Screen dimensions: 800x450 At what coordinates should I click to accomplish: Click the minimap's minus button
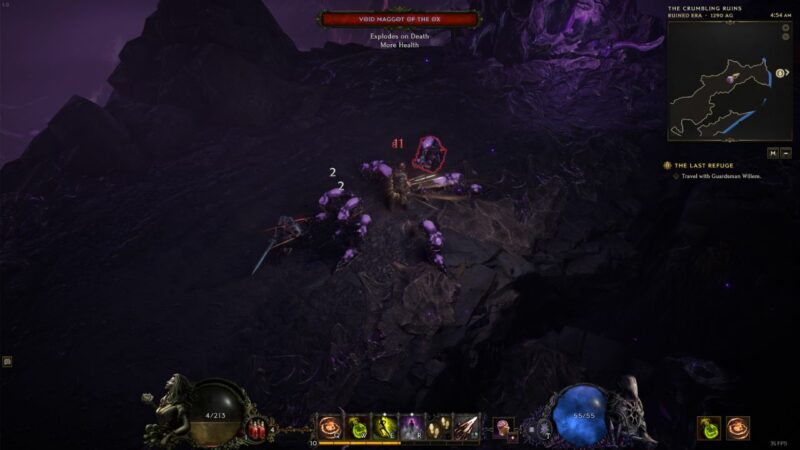786,153
